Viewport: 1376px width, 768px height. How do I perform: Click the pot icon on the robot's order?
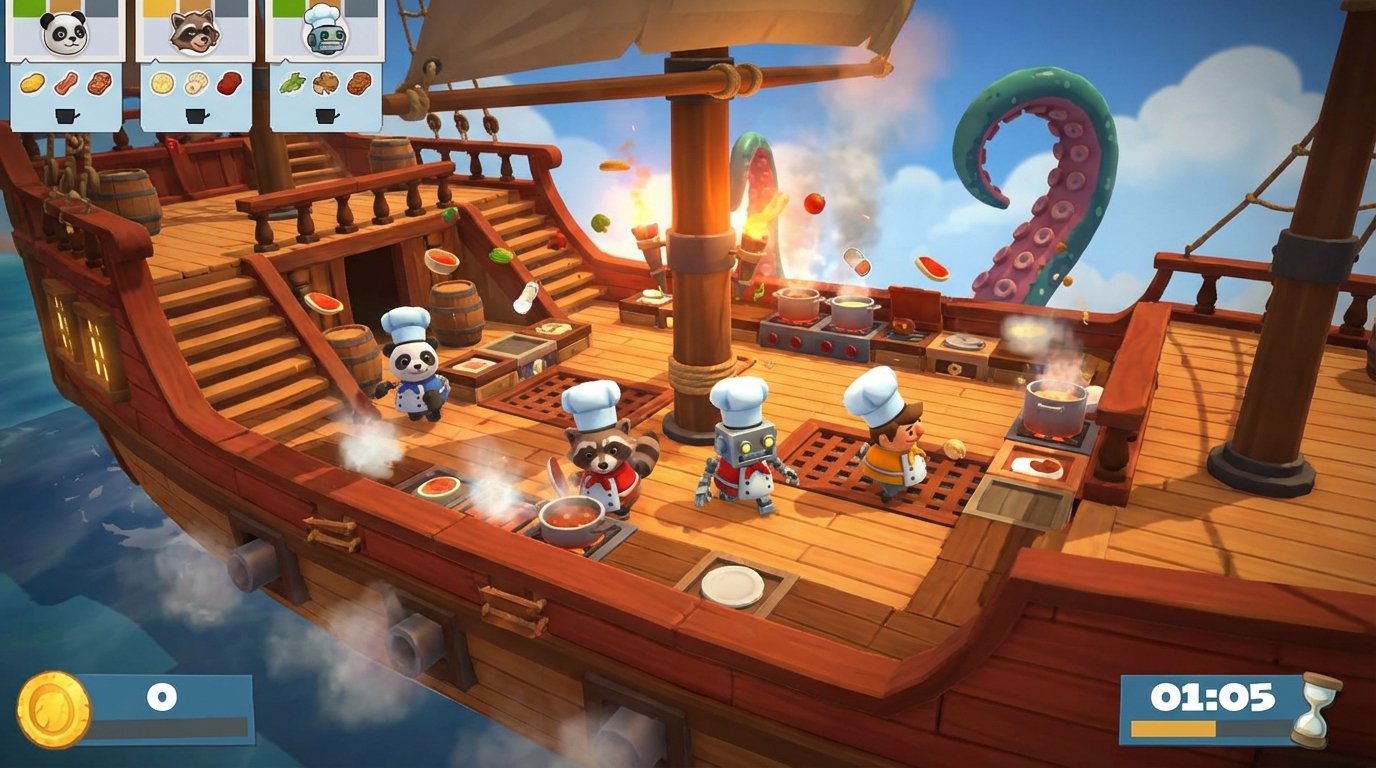click(326, 115)
